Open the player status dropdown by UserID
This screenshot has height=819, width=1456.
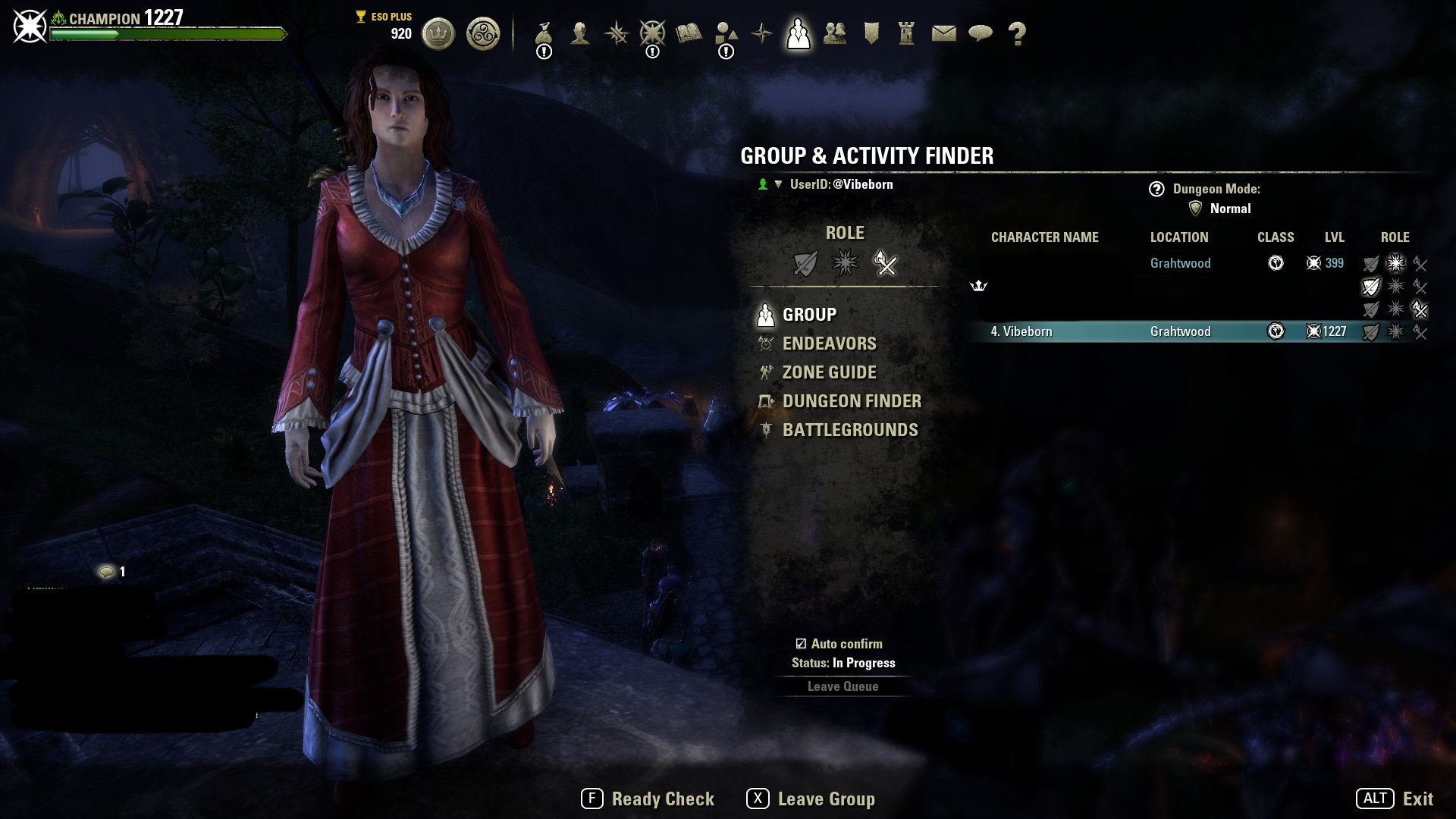(x=777, y=184)
